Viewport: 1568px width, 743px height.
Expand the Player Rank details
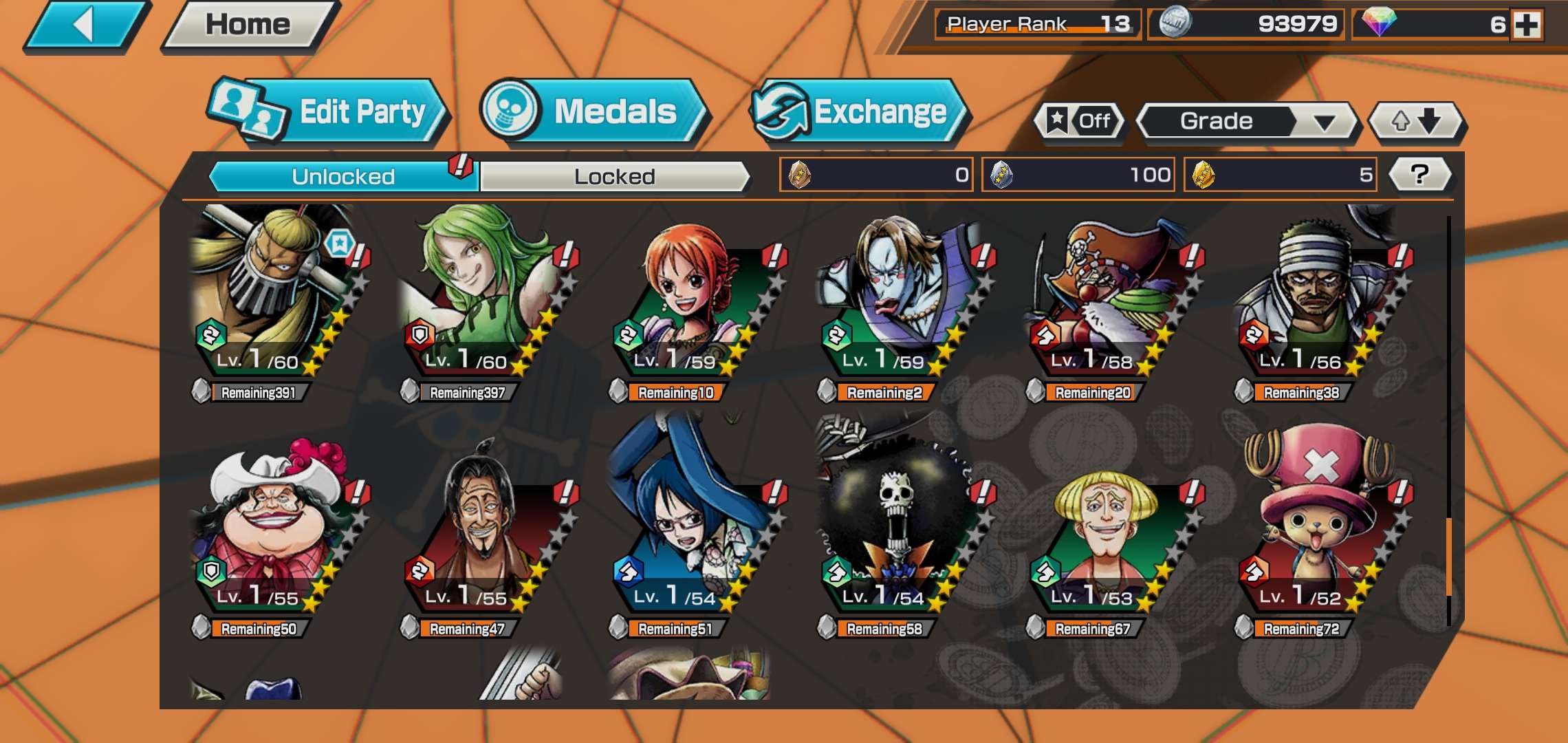(1038, 23)
